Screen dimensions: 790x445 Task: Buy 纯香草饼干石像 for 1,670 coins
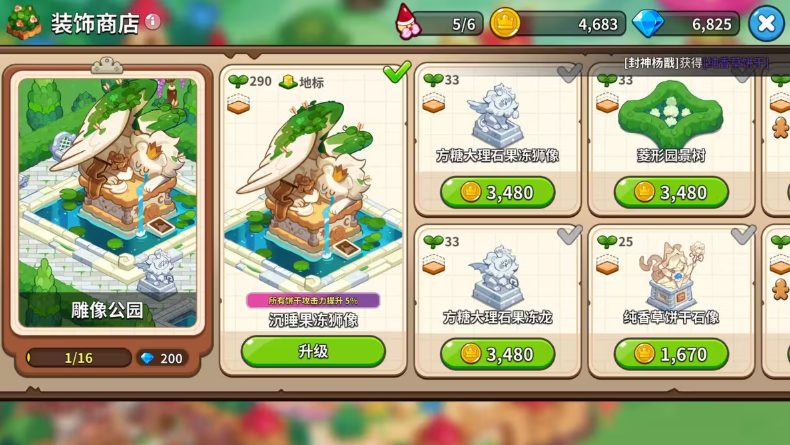point(671,354)
